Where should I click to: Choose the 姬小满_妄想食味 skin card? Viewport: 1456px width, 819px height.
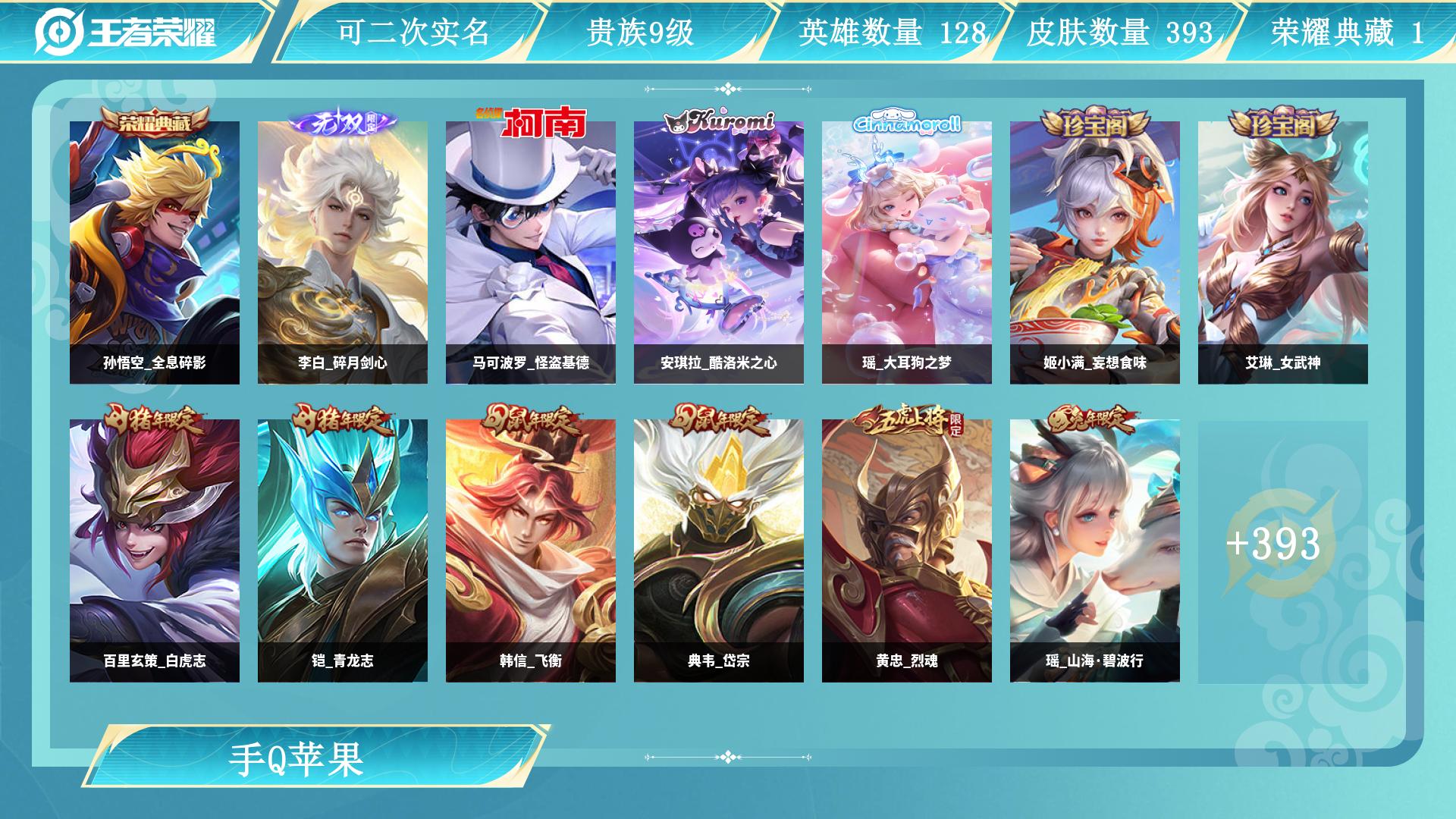[x=1095, y=252]
